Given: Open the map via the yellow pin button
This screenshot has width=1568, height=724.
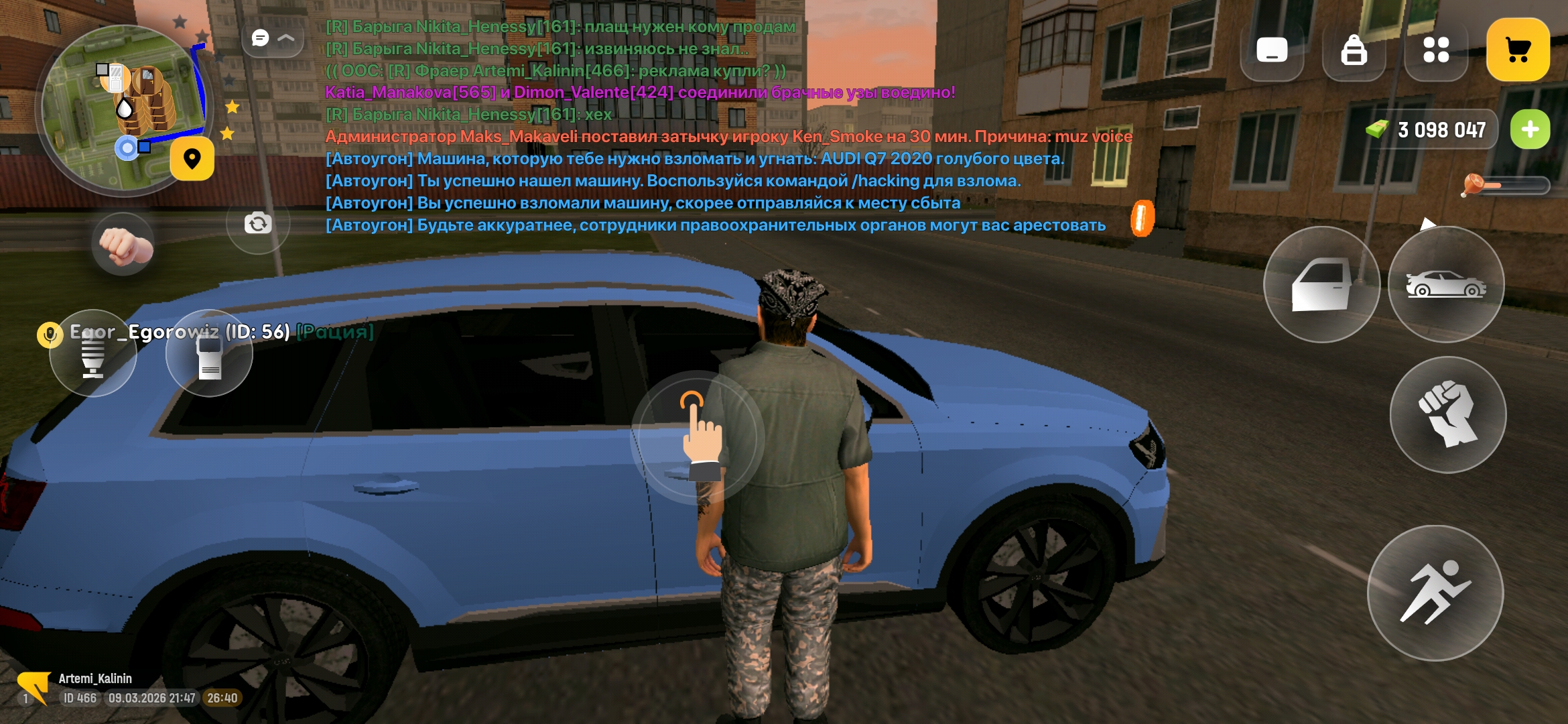Looking at the screenshot, I should pos(192,159).
